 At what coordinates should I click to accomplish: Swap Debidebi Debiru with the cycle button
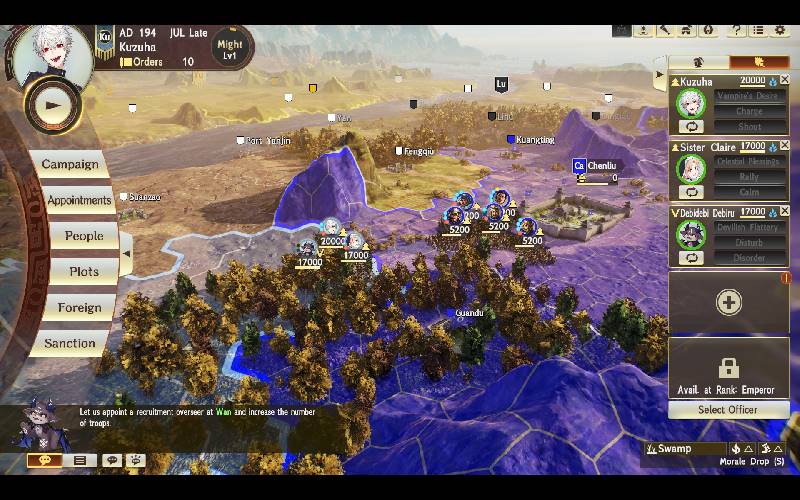click(689, 258)
